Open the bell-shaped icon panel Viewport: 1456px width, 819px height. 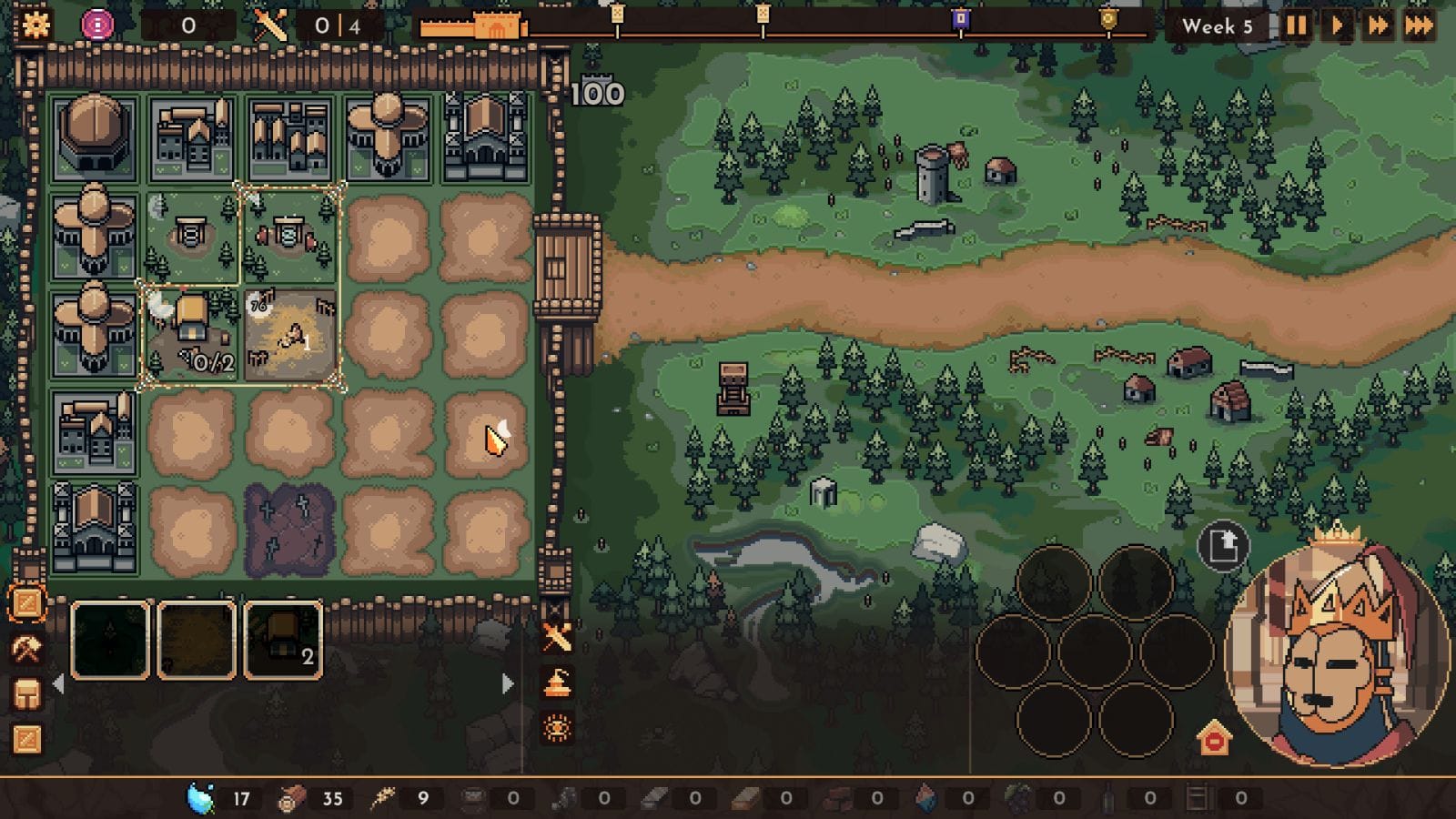pyautogui.click(x=557, y=682)
